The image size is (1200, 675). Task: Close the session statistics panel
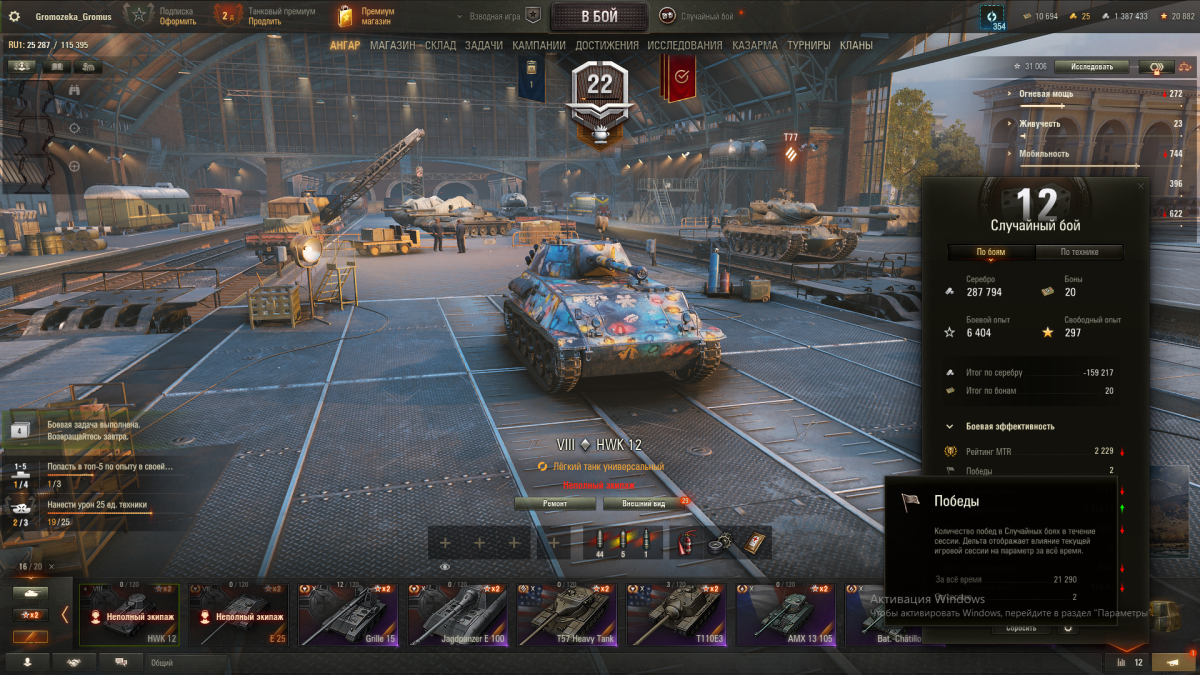click(x=1142, y=185)
